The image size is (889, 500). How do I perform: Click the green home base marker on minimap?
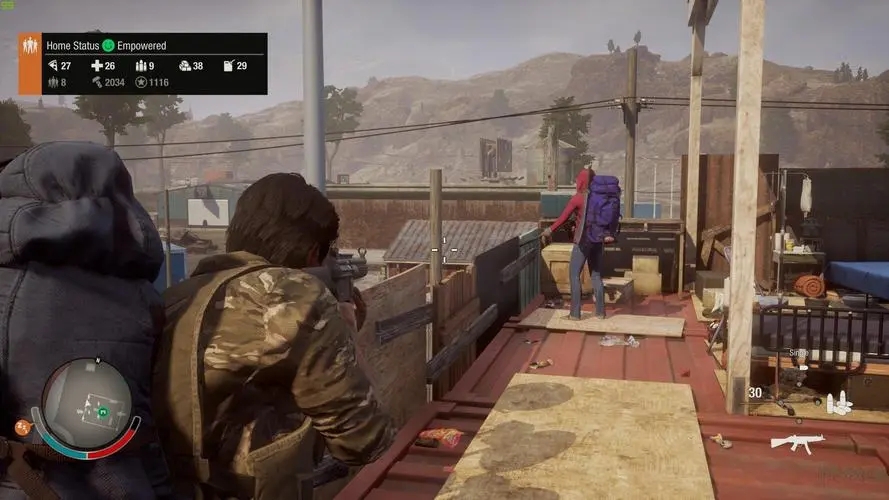[x=101, y=411]
